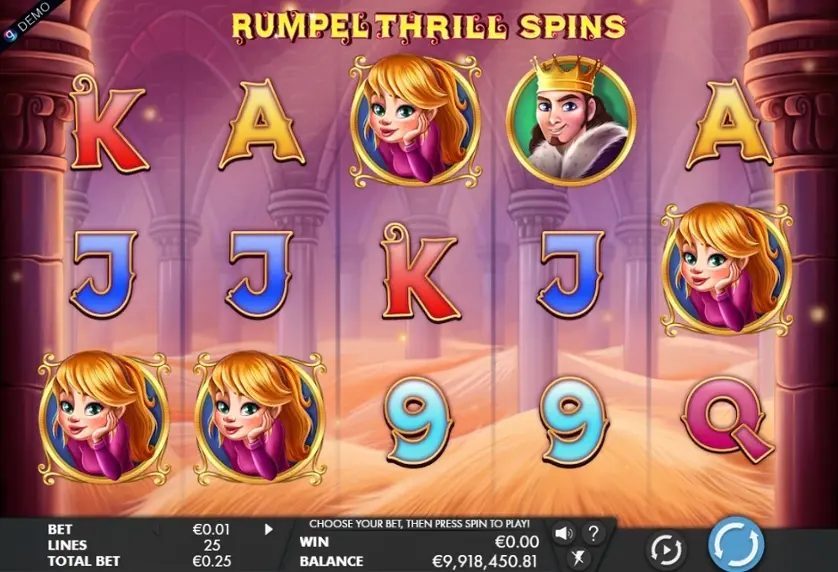Viewport: 838px width, 572px height.
Task: Start autoplay spins
Action: pos(665,548)
